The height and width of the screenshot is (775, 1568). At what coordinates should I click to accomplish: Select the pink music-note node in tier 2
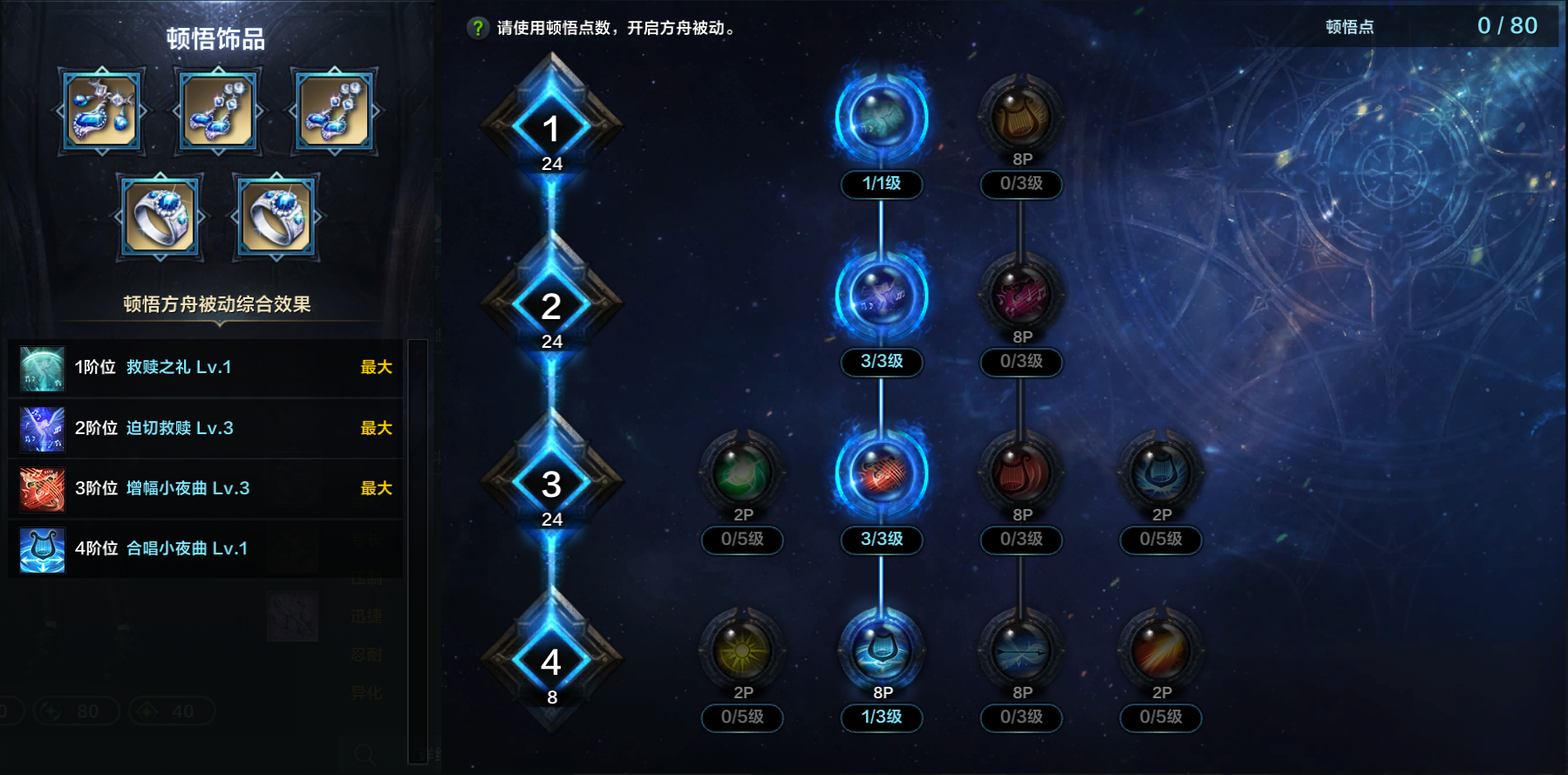point(1021,296)
